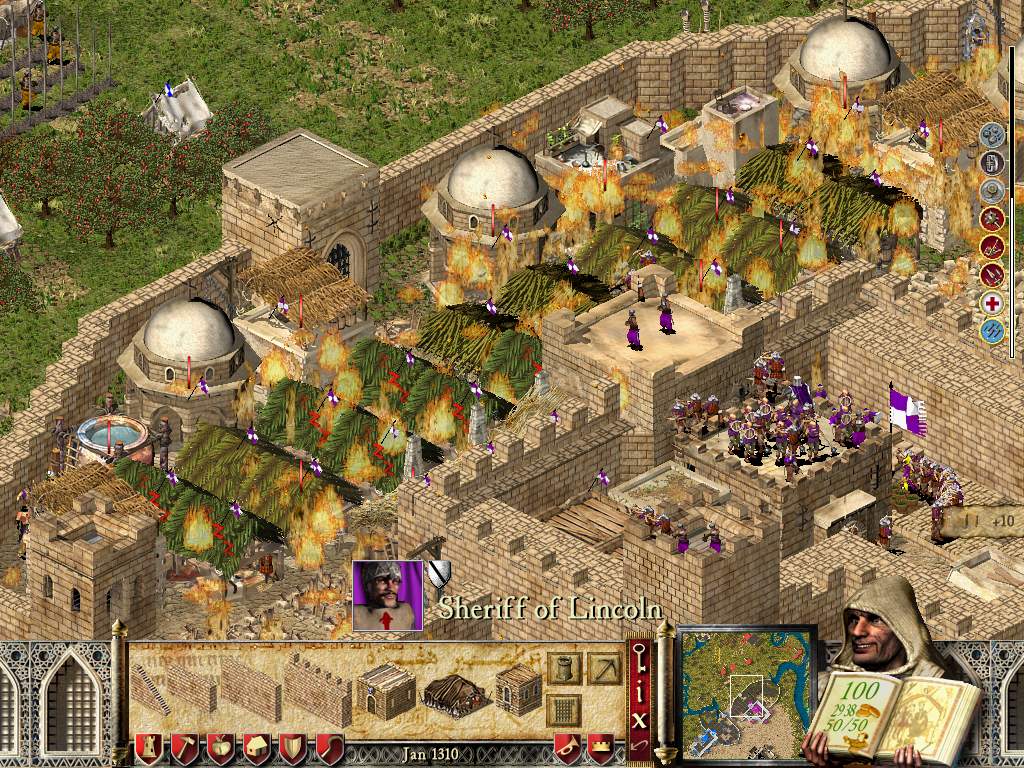Switch to the hammer Industry buildings tab
1024x768 pixels.
coord(186,747)
